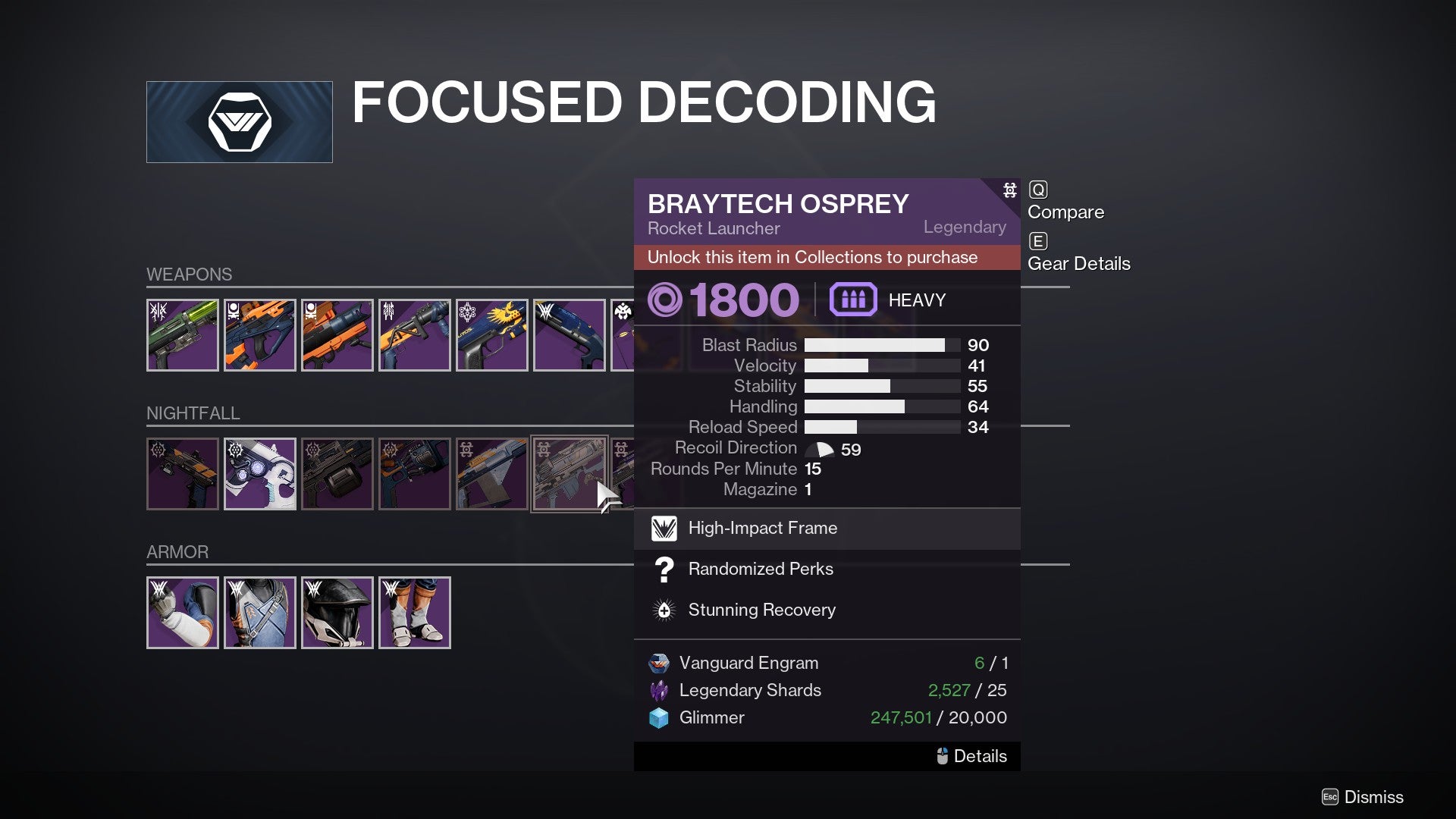This screenshot has height=819, width=1456.
Task: Select the first green weapon in Weapons row
Action: (x=183, y=335)
